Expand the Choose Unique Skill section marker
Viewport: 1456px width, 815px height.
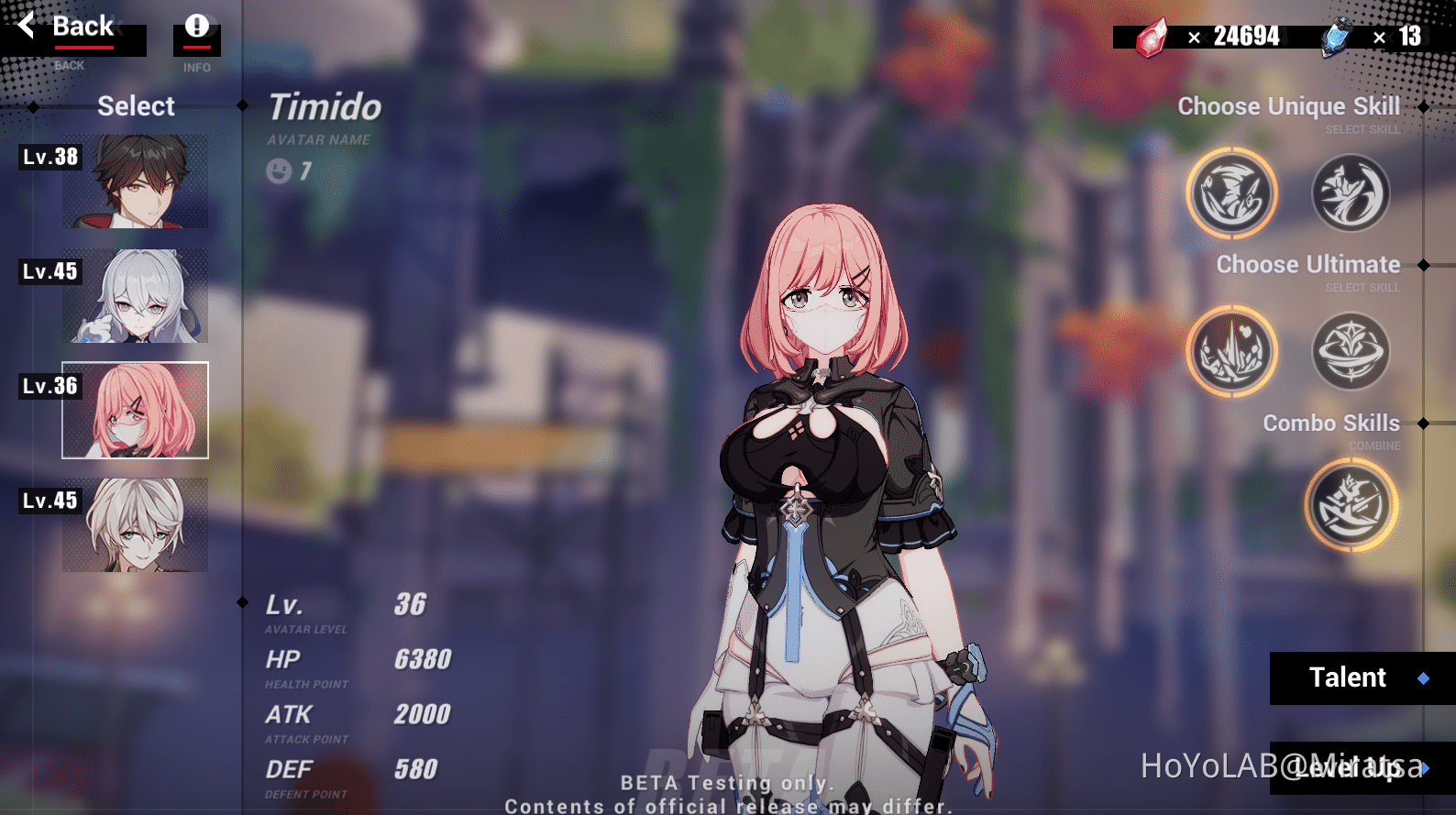point(1423,106)
